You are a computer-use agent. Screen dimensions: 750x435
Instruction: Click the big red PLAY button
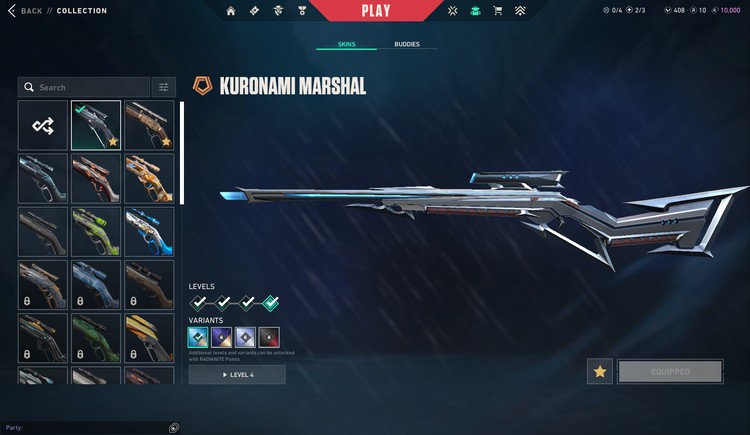pyautogui.click(x=374, y=11)
